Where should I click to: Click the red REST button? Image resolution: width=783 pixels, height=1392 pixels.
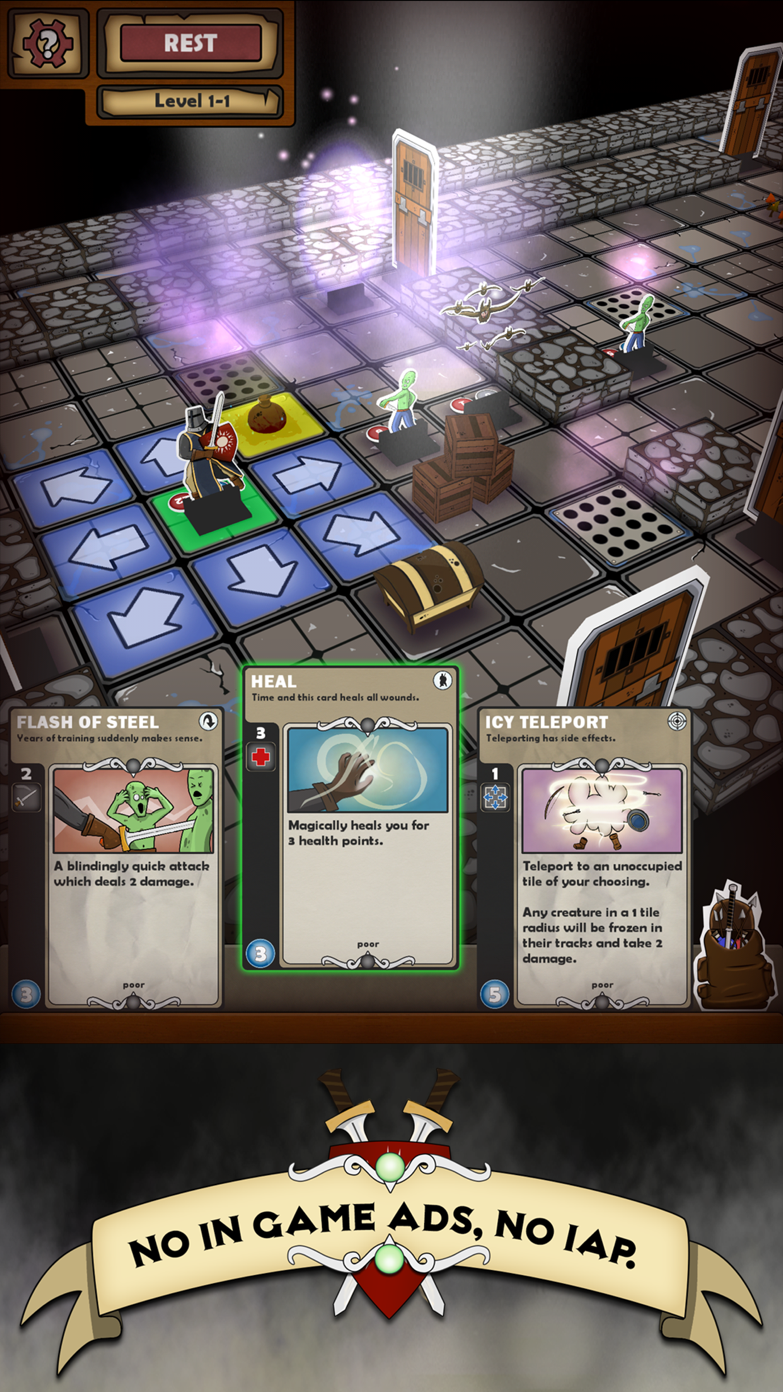tap(190, 44)
